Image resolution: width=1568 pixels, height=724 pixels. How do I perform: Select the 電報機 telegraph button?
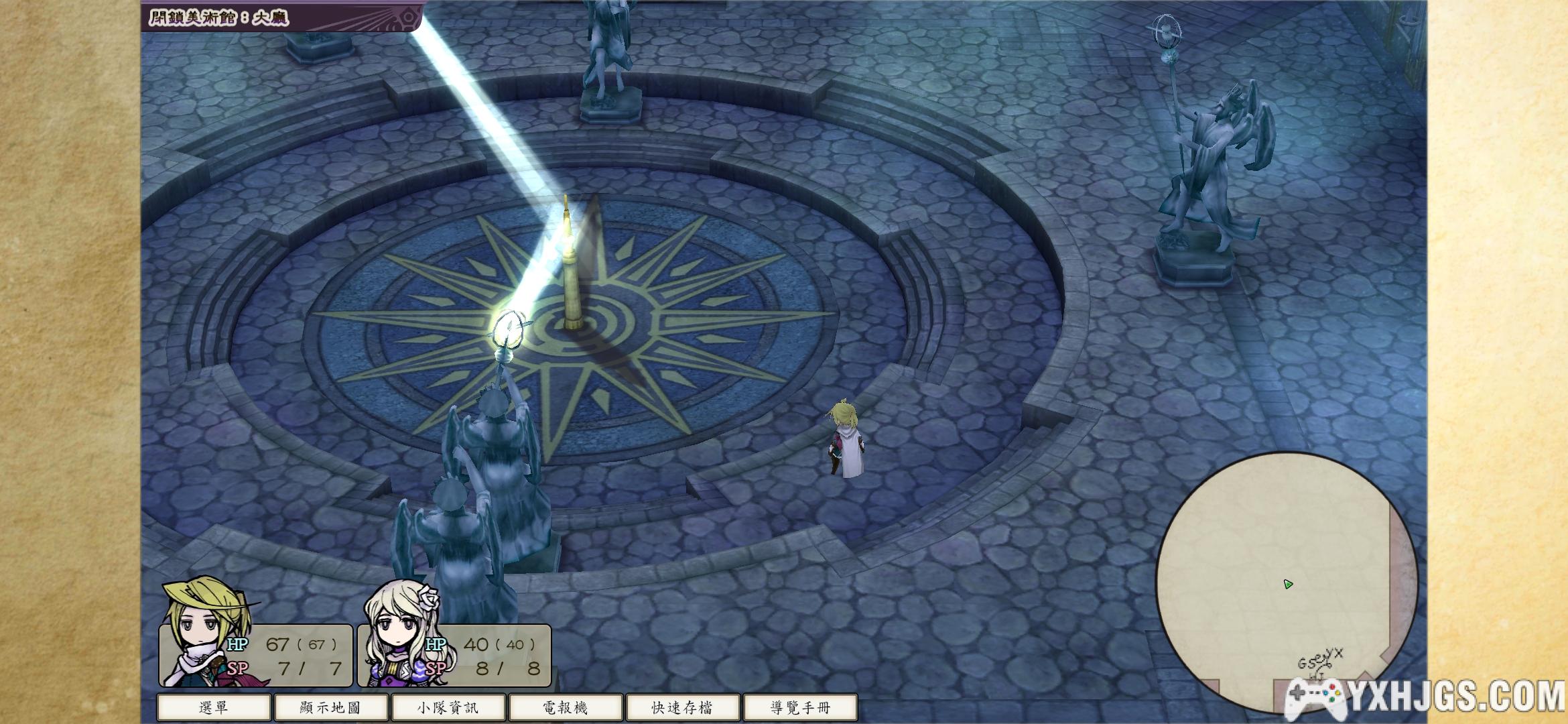point(566,707)
